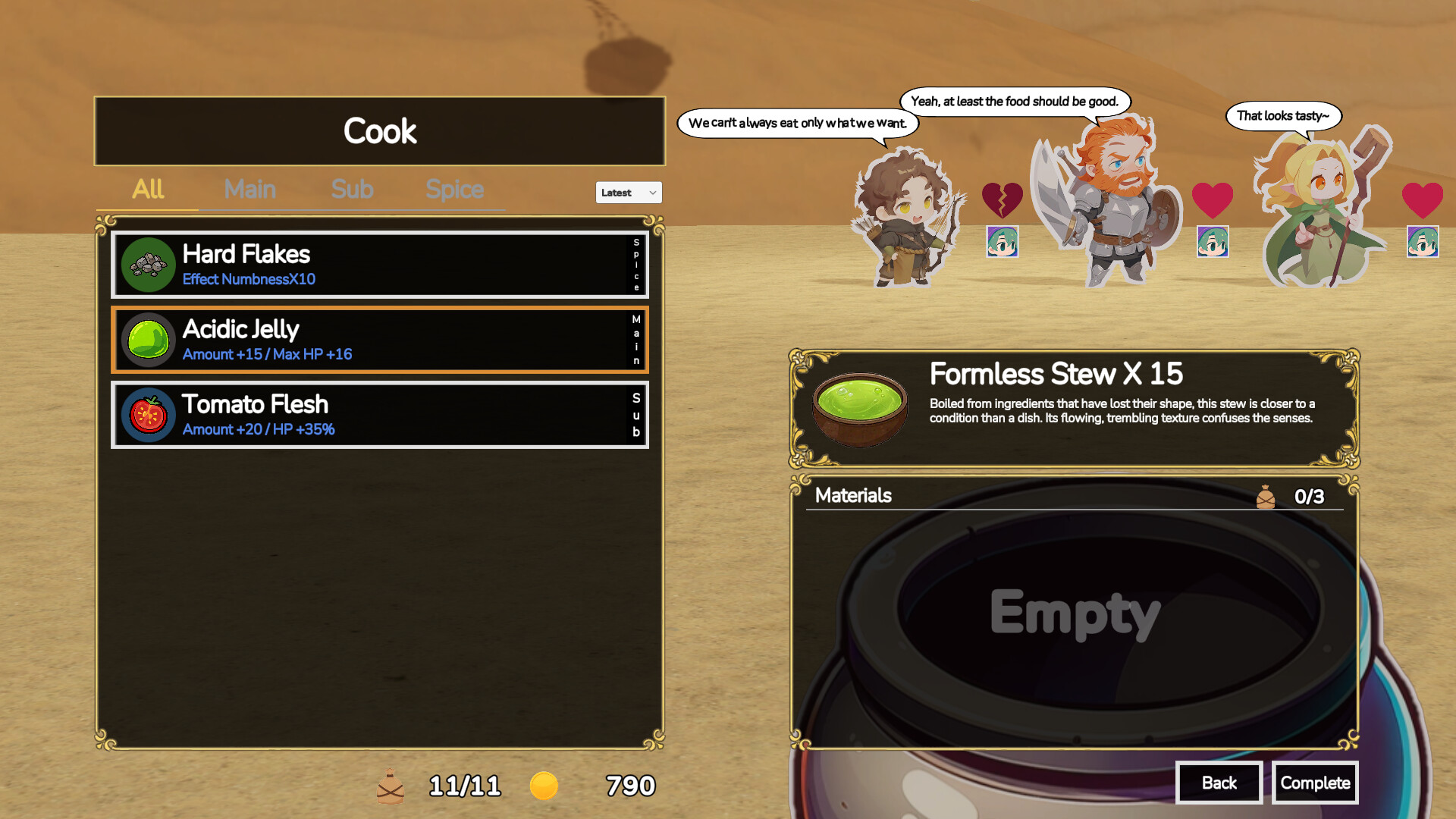The image size is (1456, 819).
Task: Open the Main ingredients tab
Action: (250, 190)
